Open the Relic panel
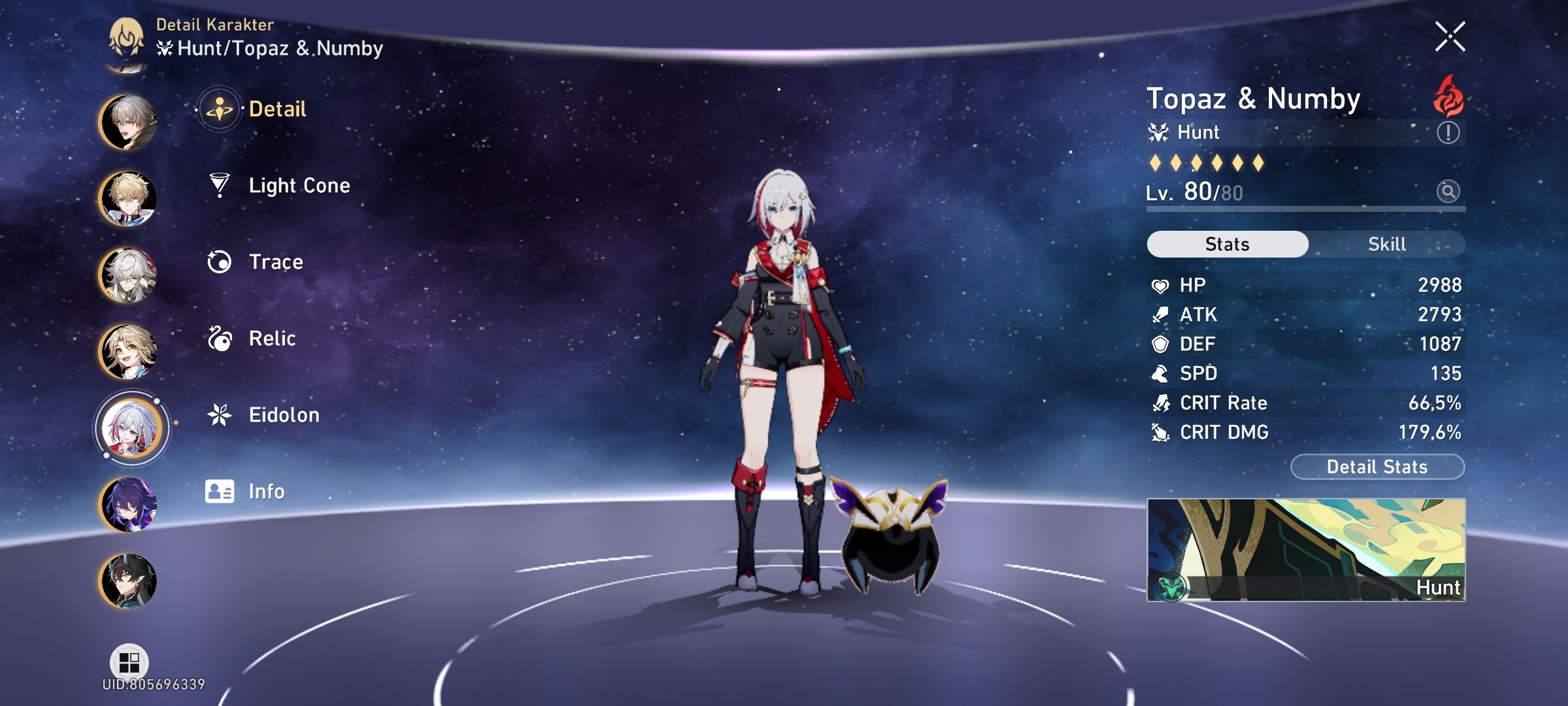The image size is (1568, 706). [x=274, y=338]
